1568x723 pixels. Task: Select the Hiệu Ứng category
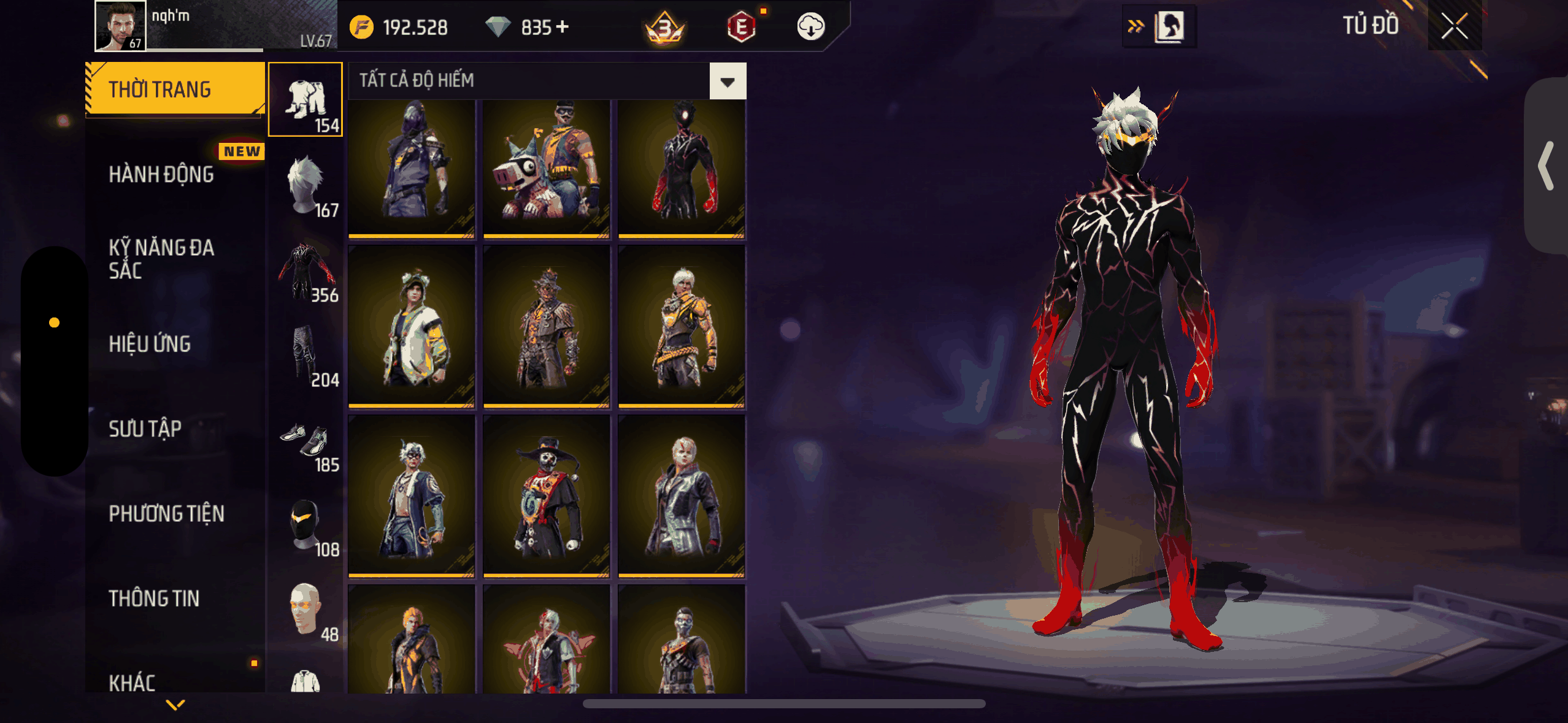click(150, 344)
